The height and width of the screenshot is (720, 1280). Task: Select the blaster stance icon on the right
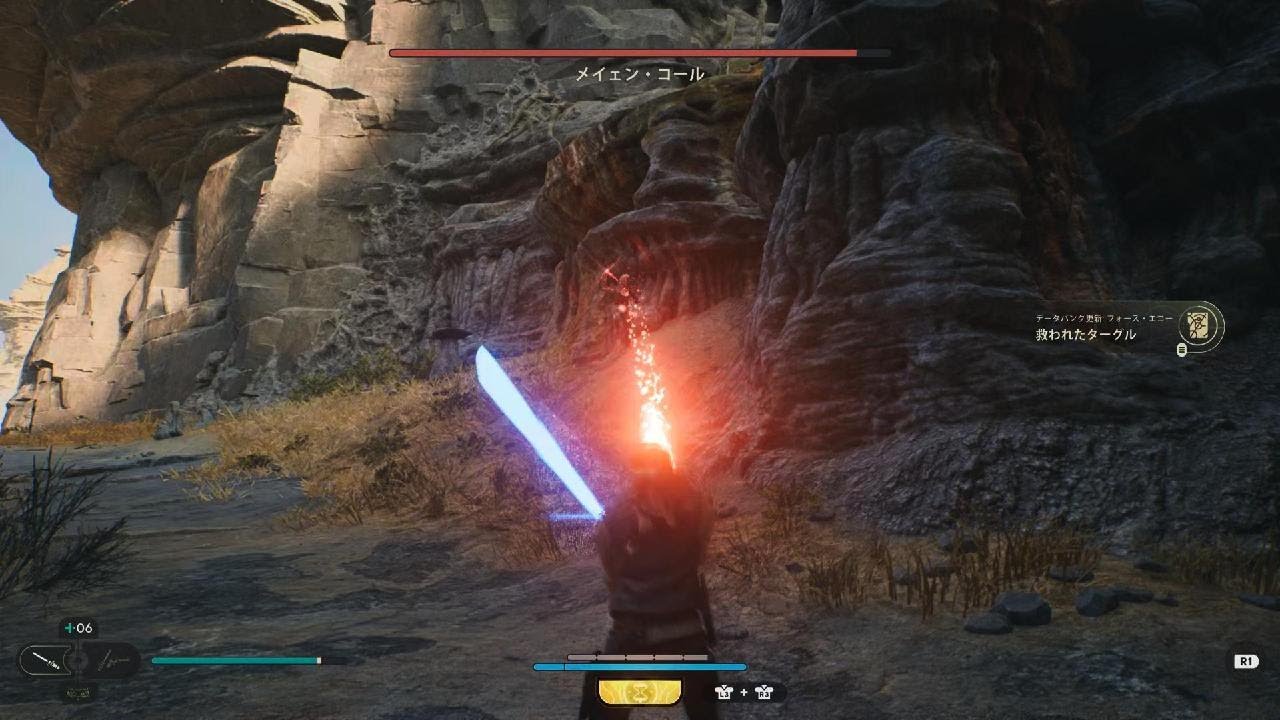(110, 662)
